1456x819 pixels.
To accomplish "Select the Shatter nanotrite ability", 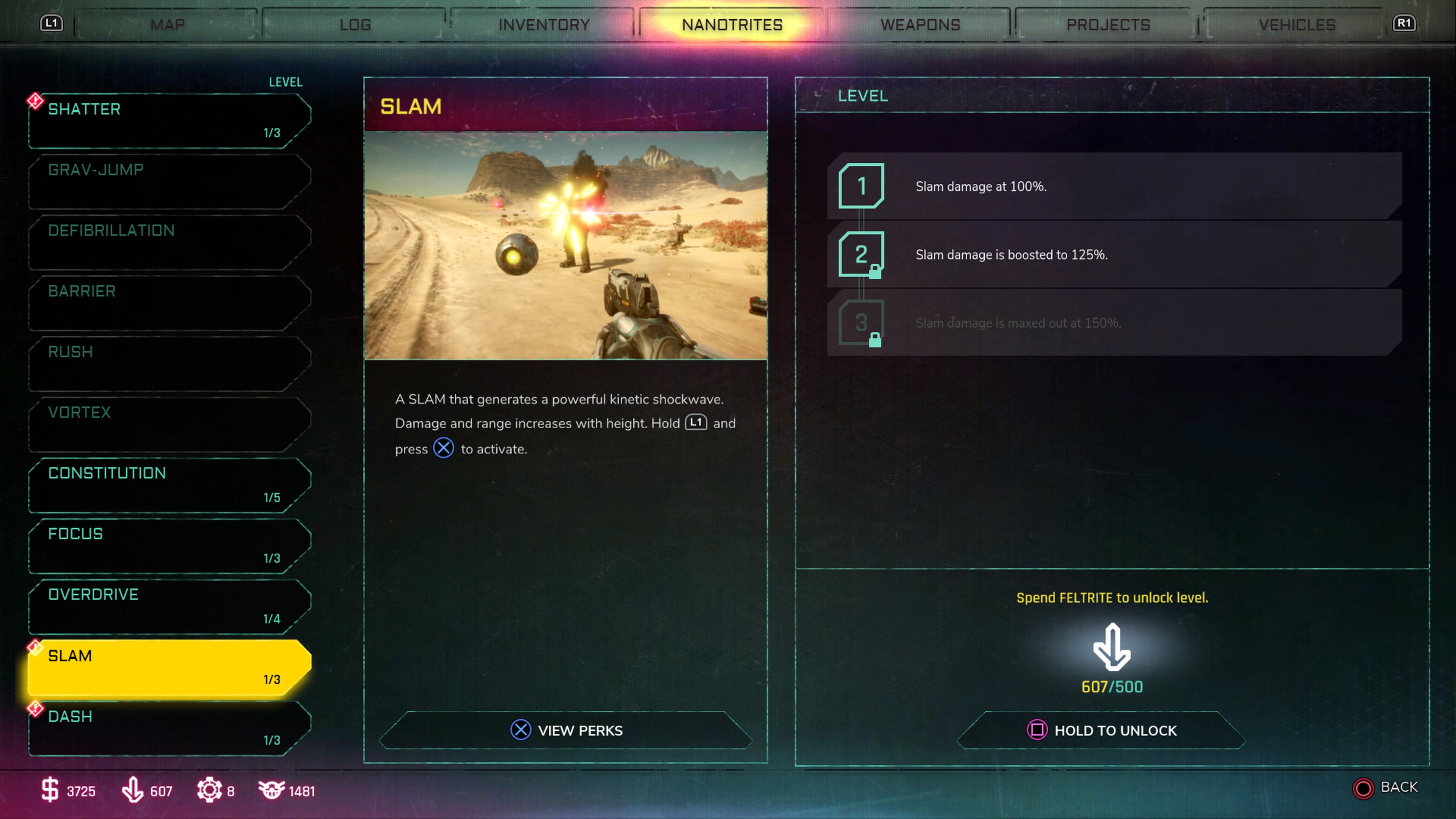I will point(169,121).
